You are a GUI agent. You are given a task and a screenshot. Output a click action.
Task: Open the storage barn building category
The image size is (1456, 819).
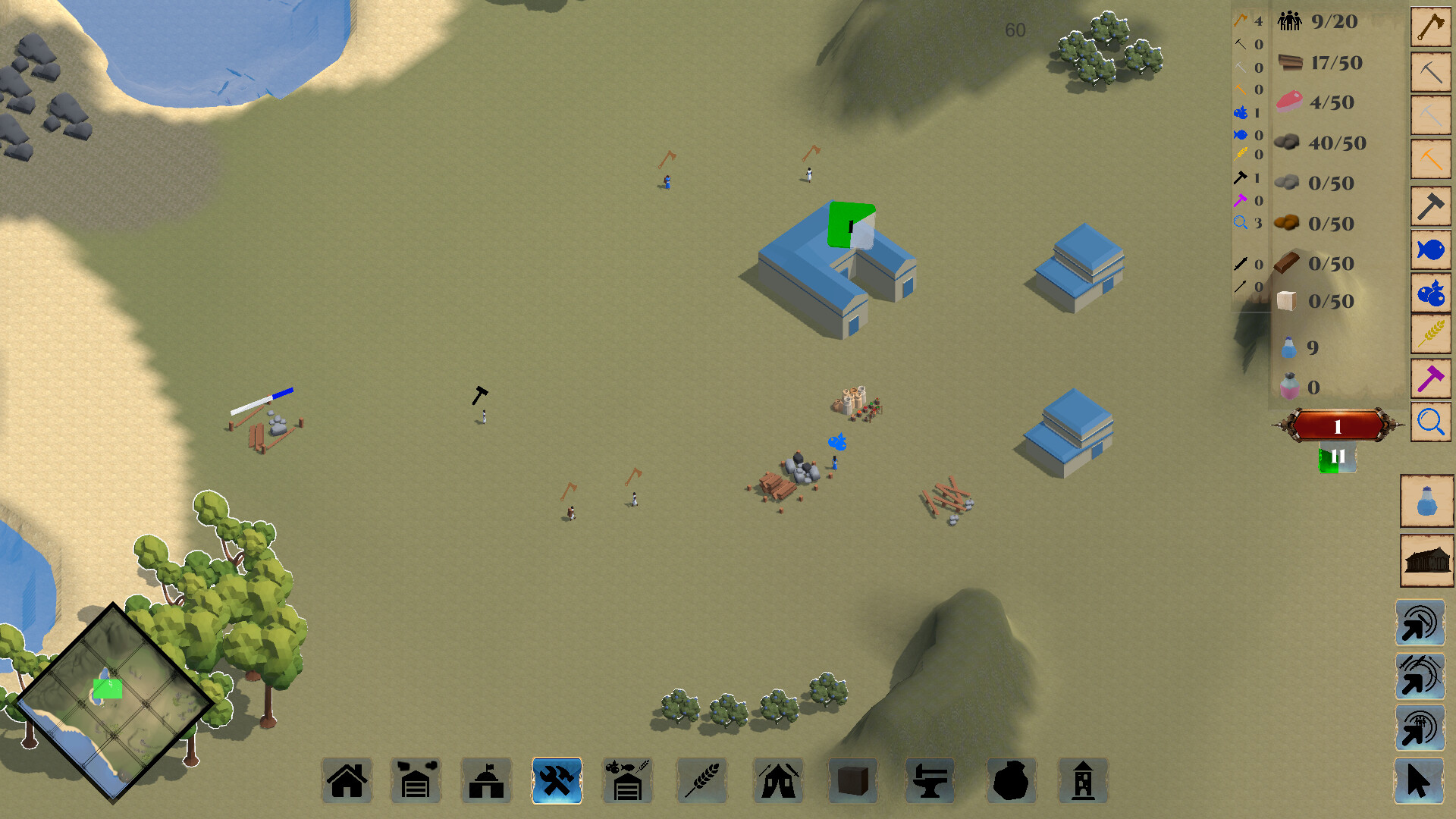tap(416, 780)
